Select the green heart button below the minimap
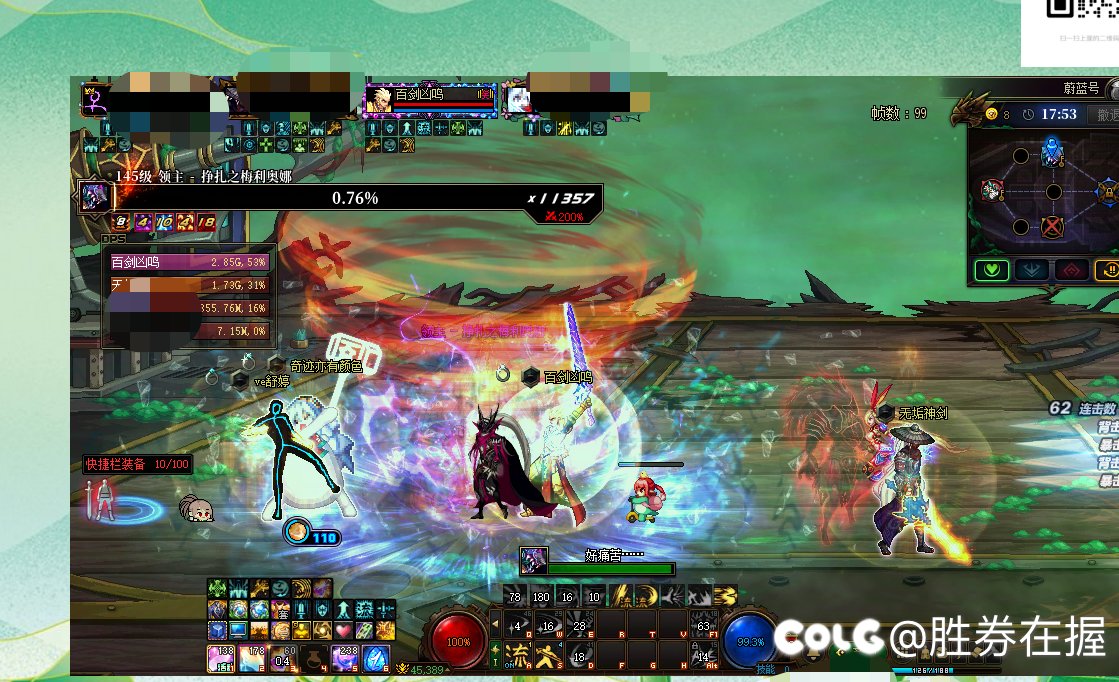Viewport: 1119px width, 682px height. (x=992, y=270)
